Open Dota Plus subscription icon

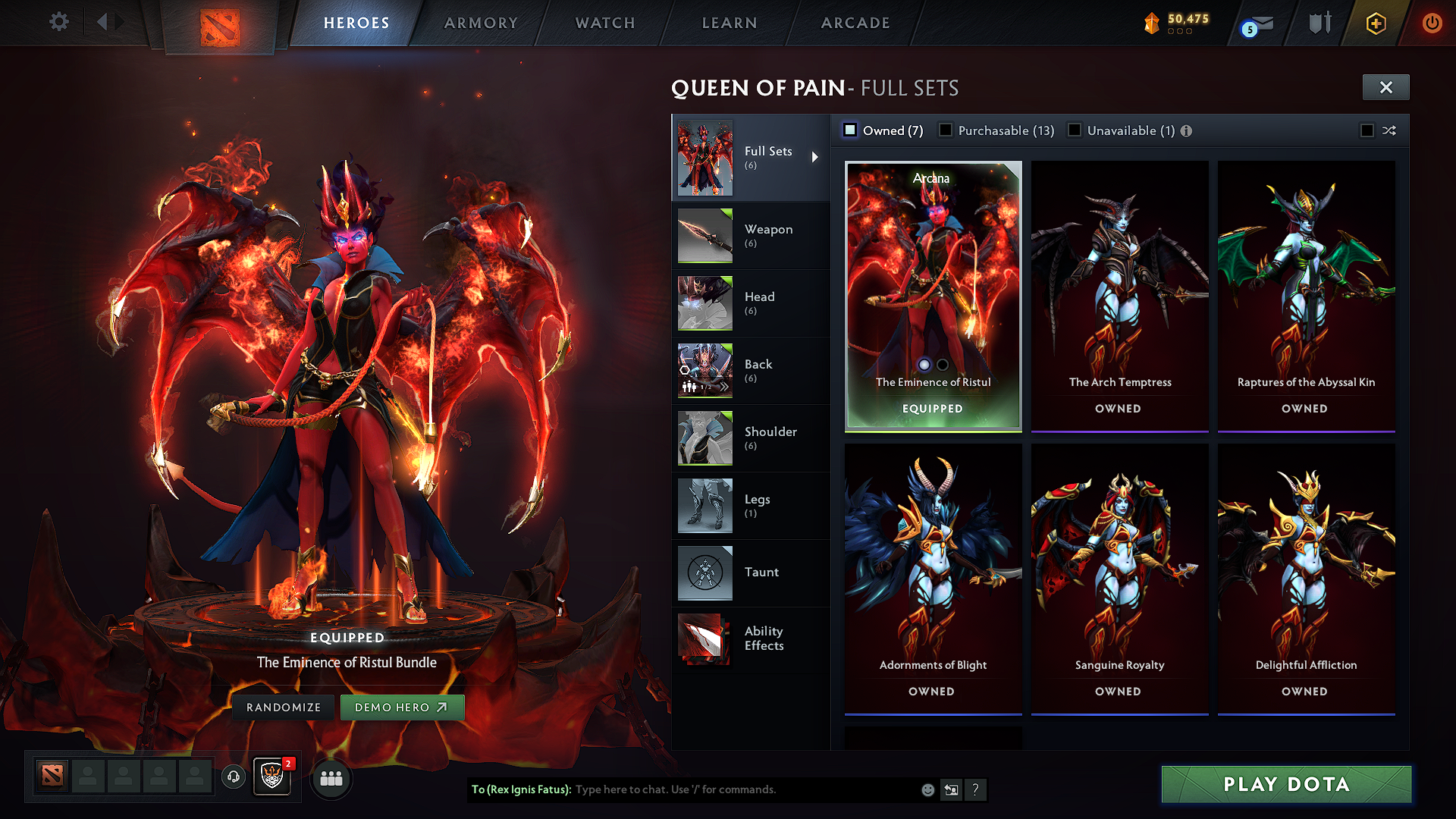click(1375, 24)
